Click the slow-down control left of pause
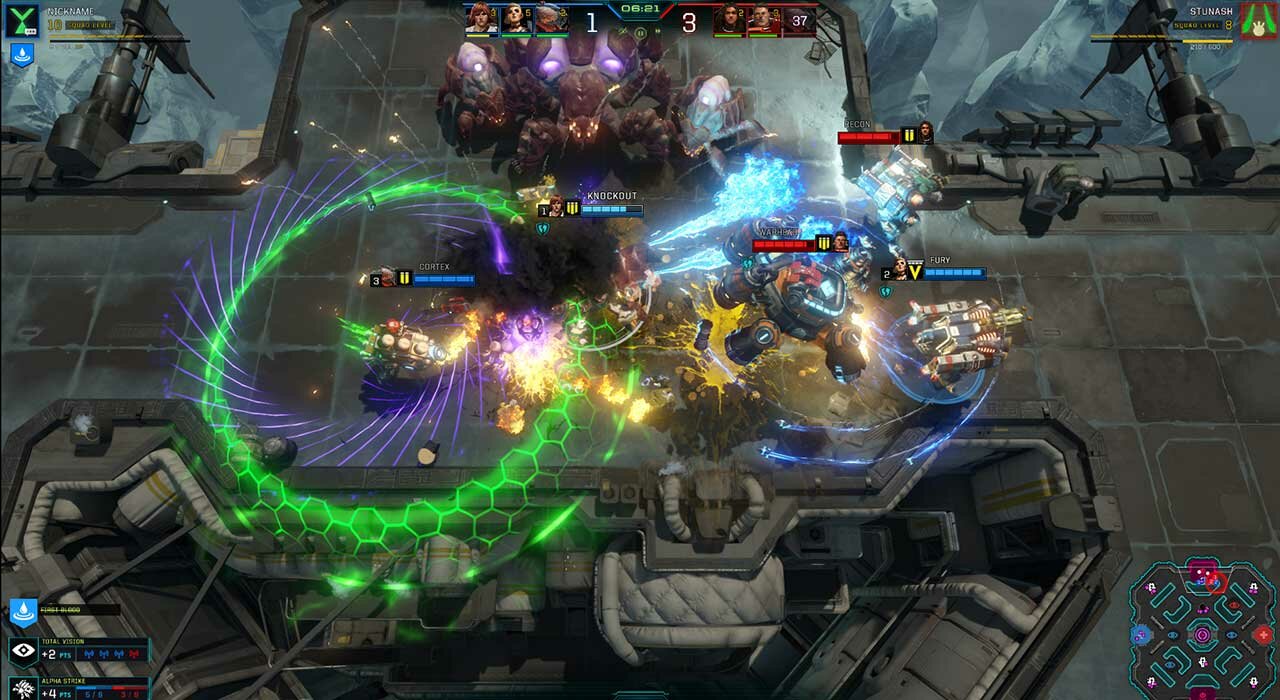Screen dimensions: 1280x700 point(622,32)
